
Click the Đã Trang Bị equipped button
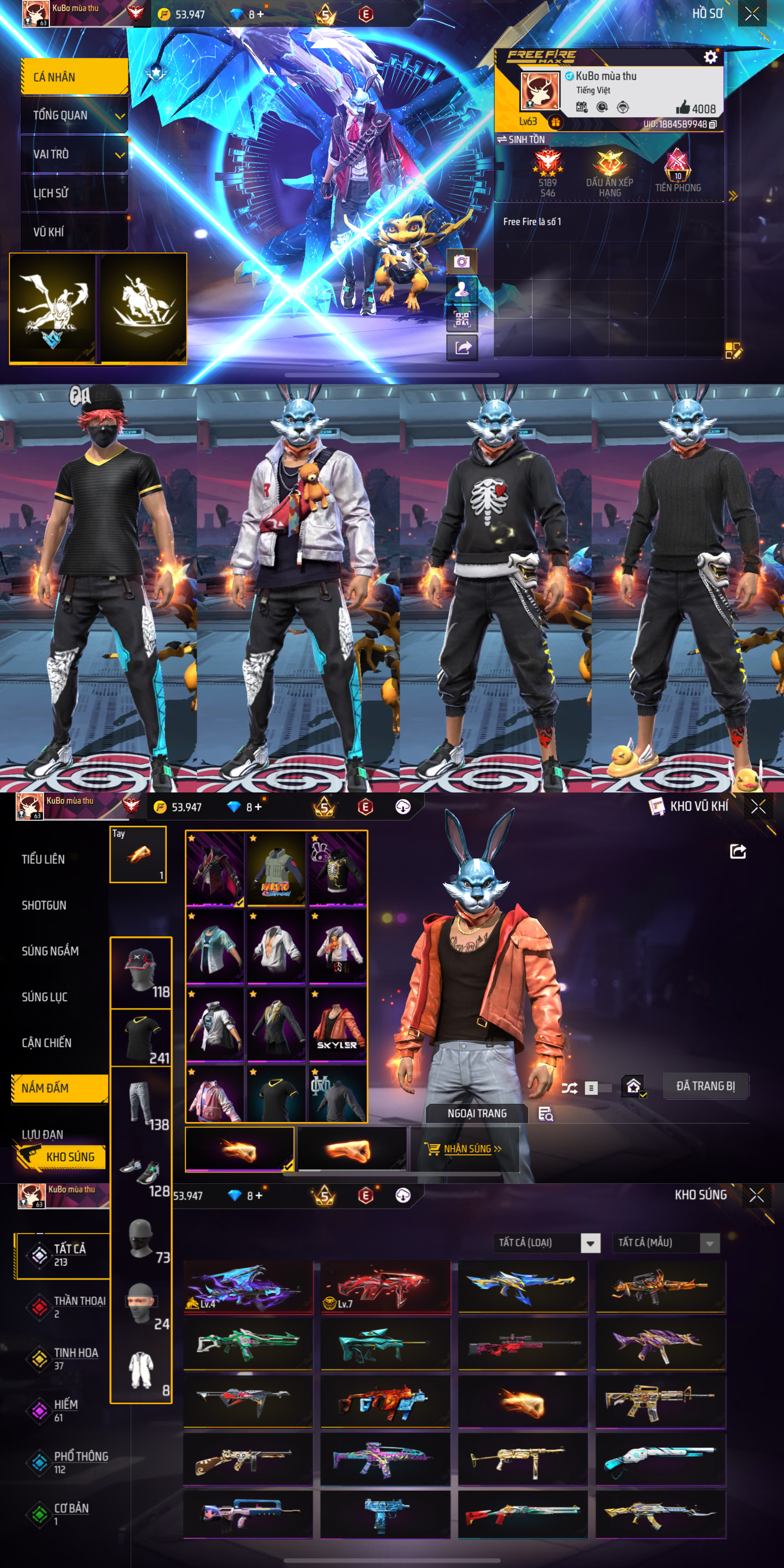point(705,1086)
